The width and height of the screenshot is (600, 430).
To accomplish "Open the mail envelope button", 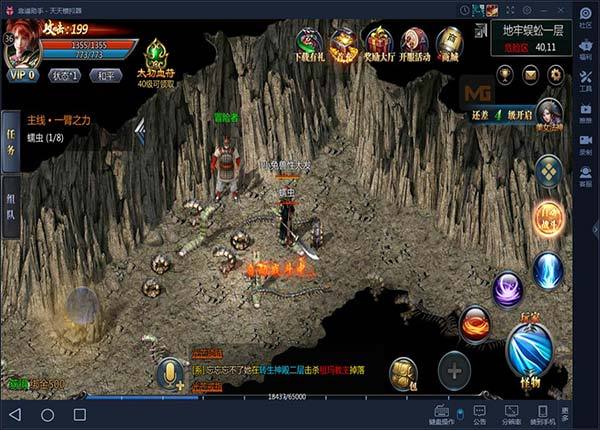I will pyautogui.click(x=532, y=73).
